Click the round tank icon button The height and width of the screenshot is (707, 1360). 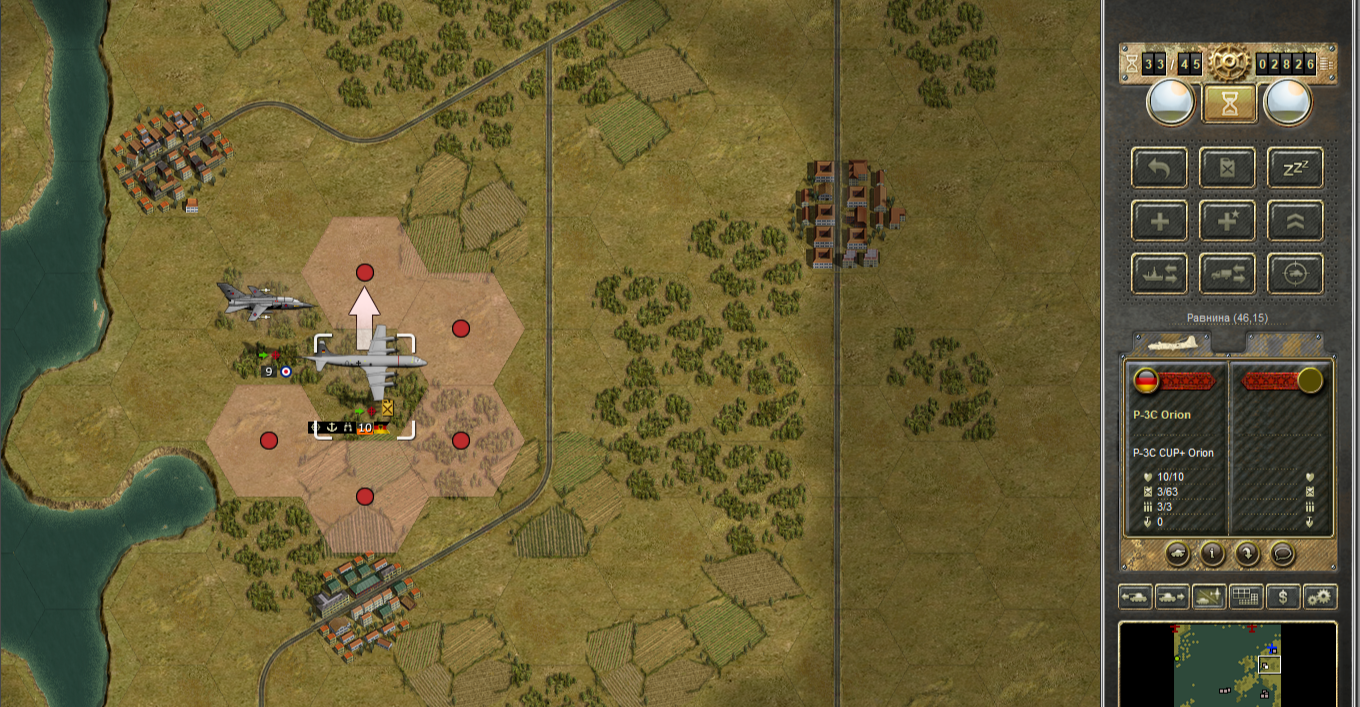coord(1178,553)
